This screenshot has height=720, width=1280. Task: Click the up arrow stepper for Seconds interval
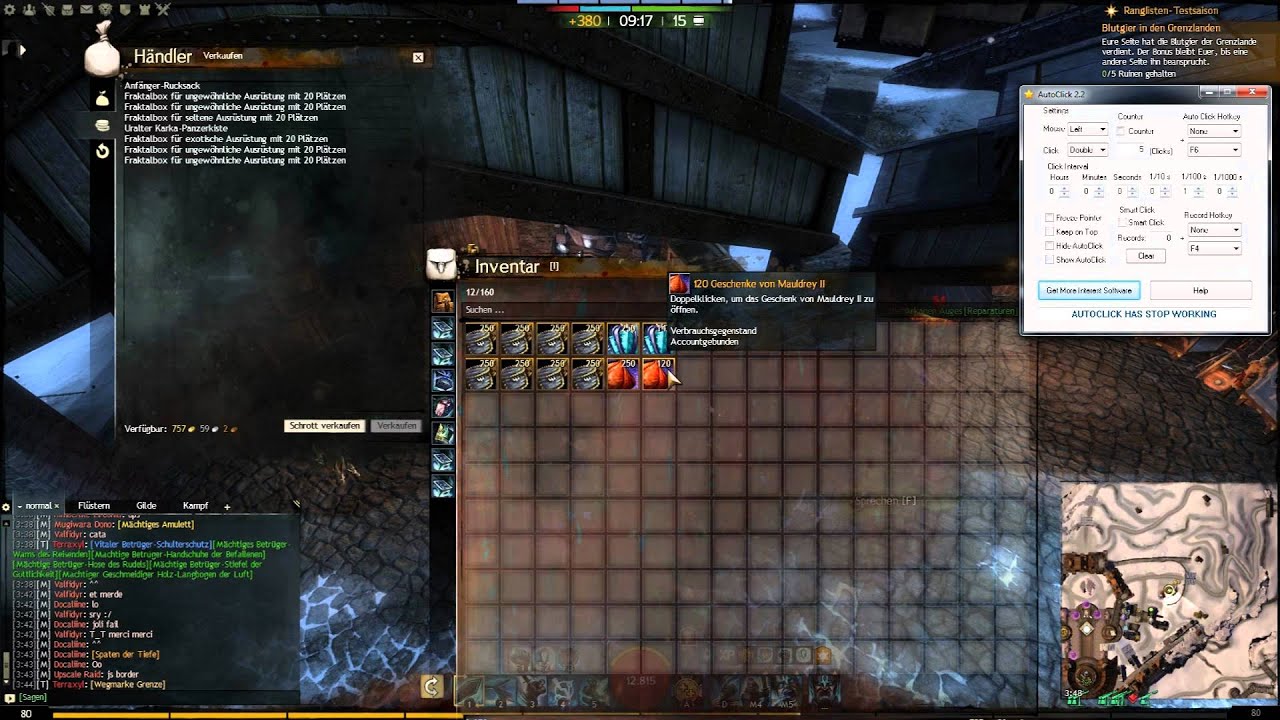[1132, 187]
